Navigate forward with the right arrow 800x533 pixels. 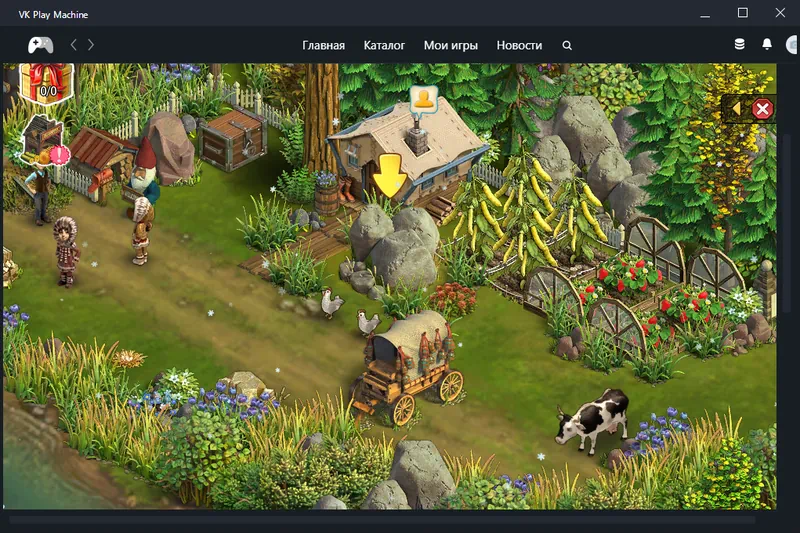(91, 45)
